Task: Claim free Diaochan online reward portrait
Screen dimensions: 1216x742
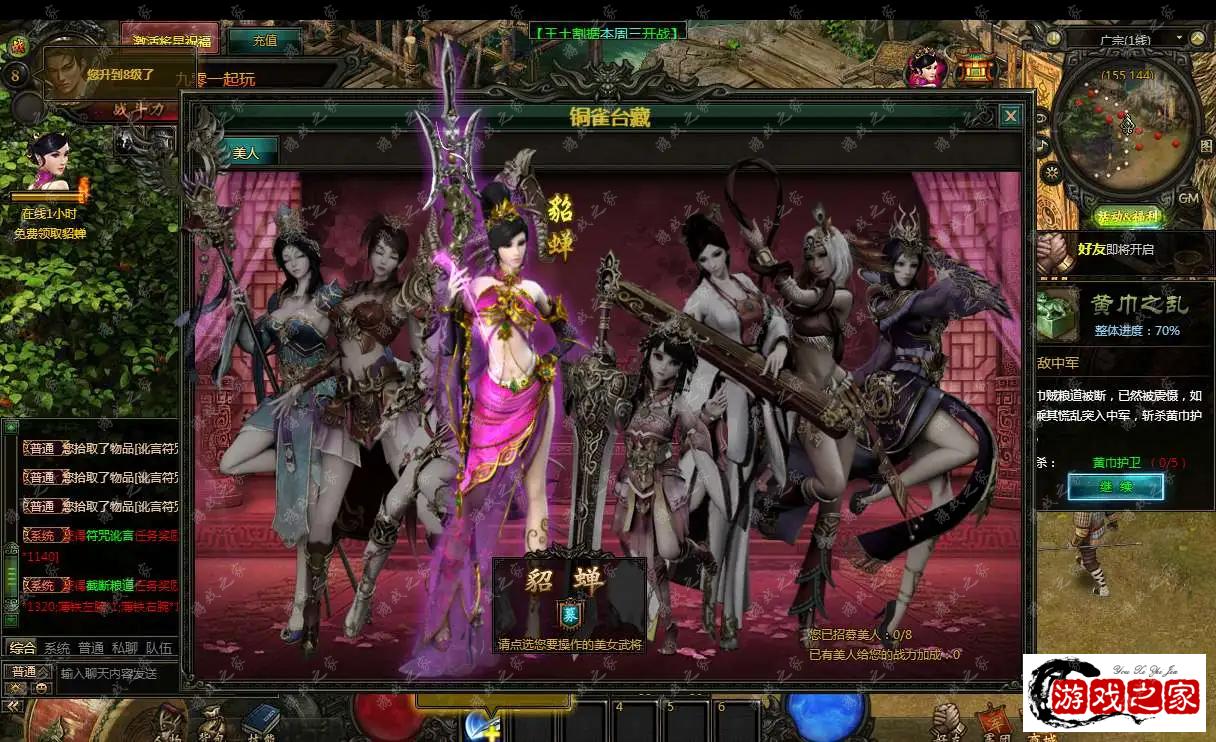Action: [x=49, y=162]
